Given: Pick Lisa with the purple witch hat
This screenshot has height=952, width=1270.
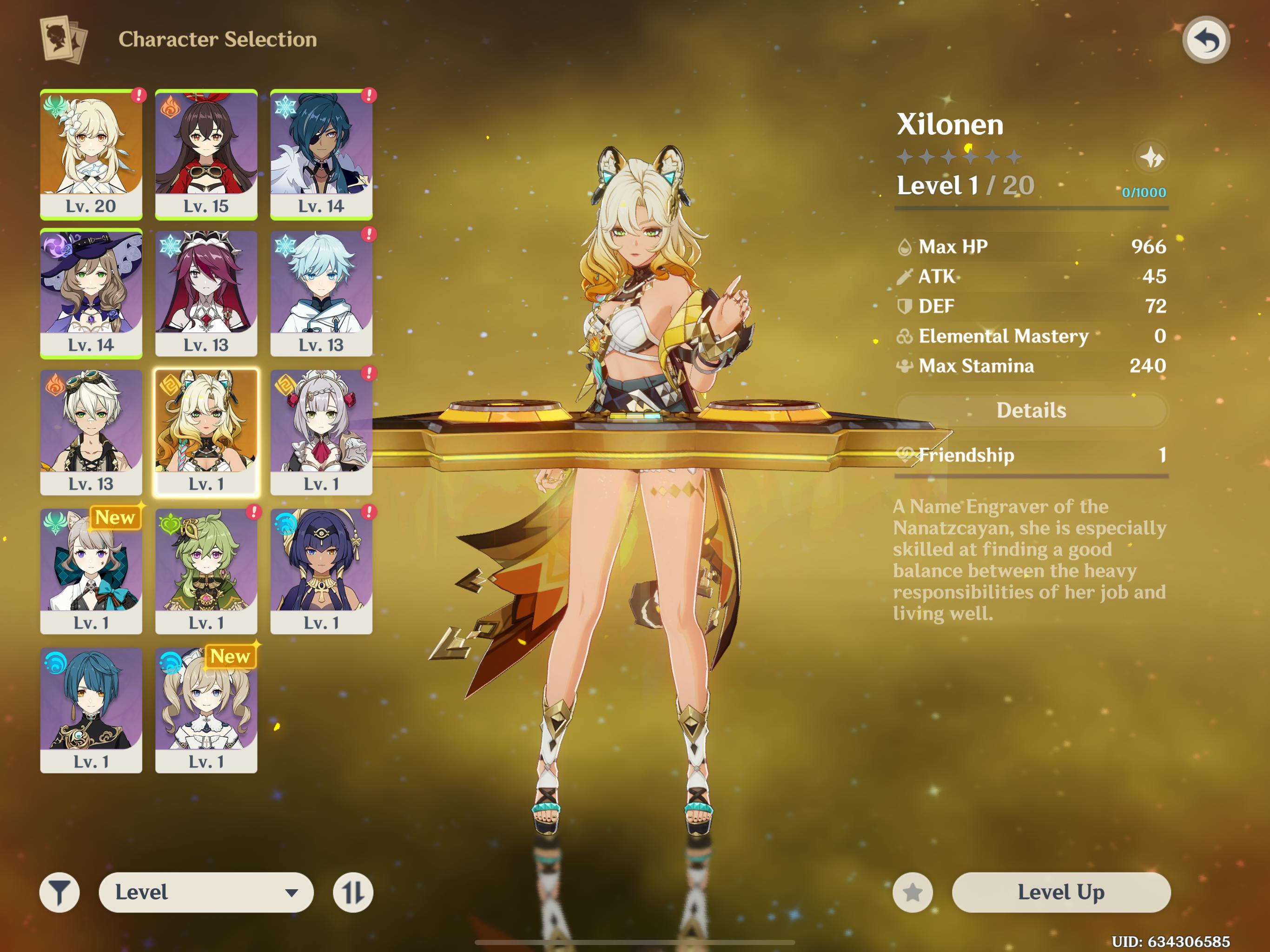Looking at the screenshot, I should (x=91, y=293).
